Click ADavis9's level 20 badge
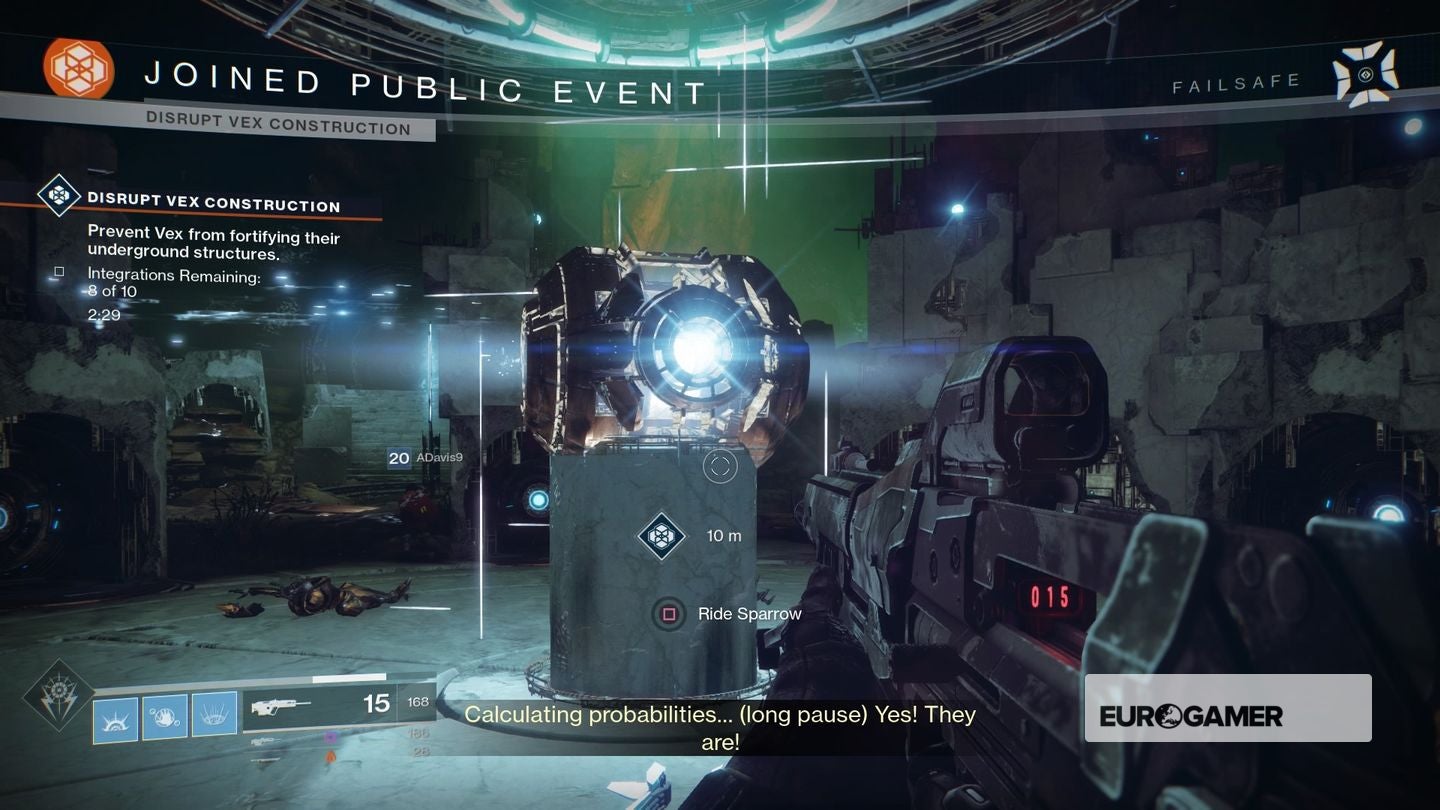This screenshot has width=1440, height=810. [x=397, y=459]
